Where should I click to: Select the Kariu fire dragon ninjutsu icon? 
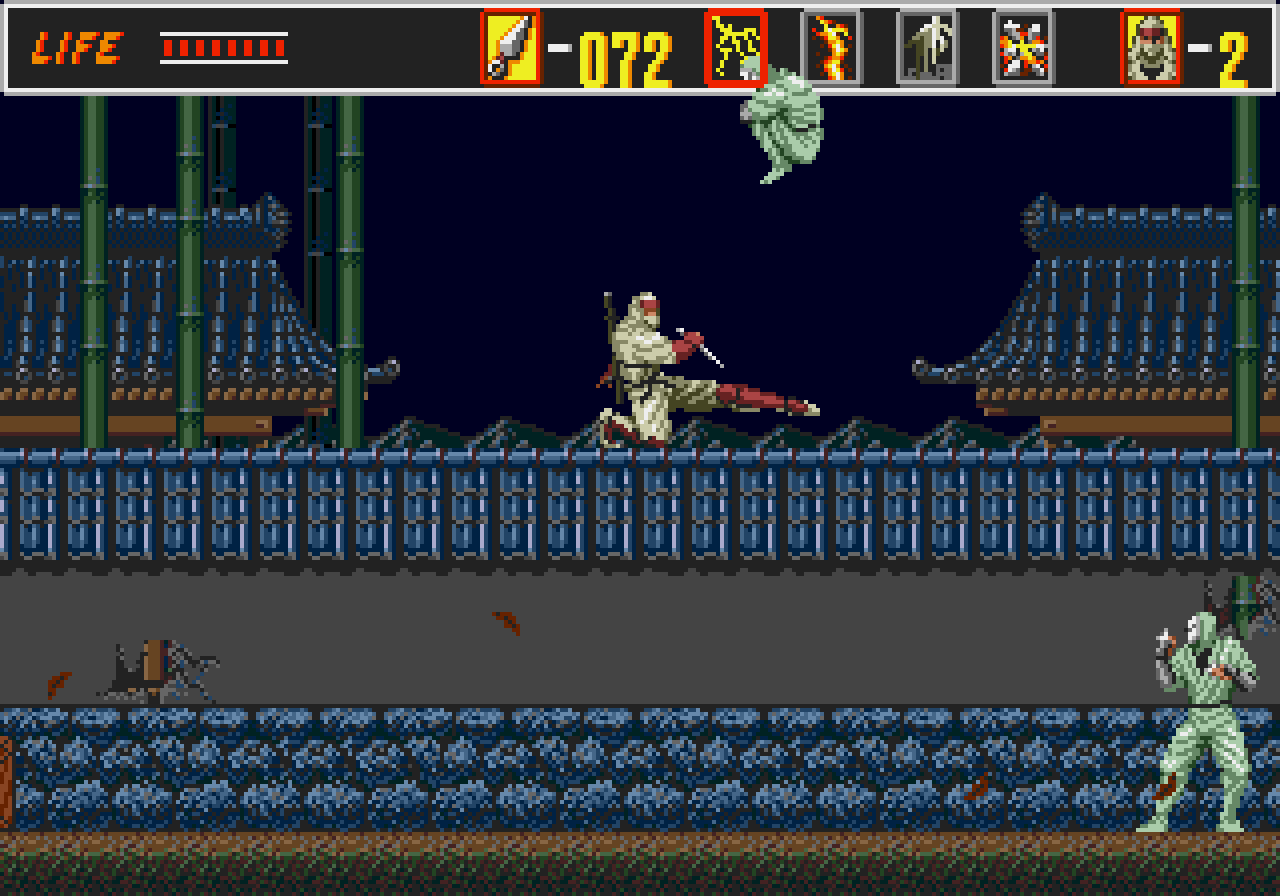coord(831,45)
